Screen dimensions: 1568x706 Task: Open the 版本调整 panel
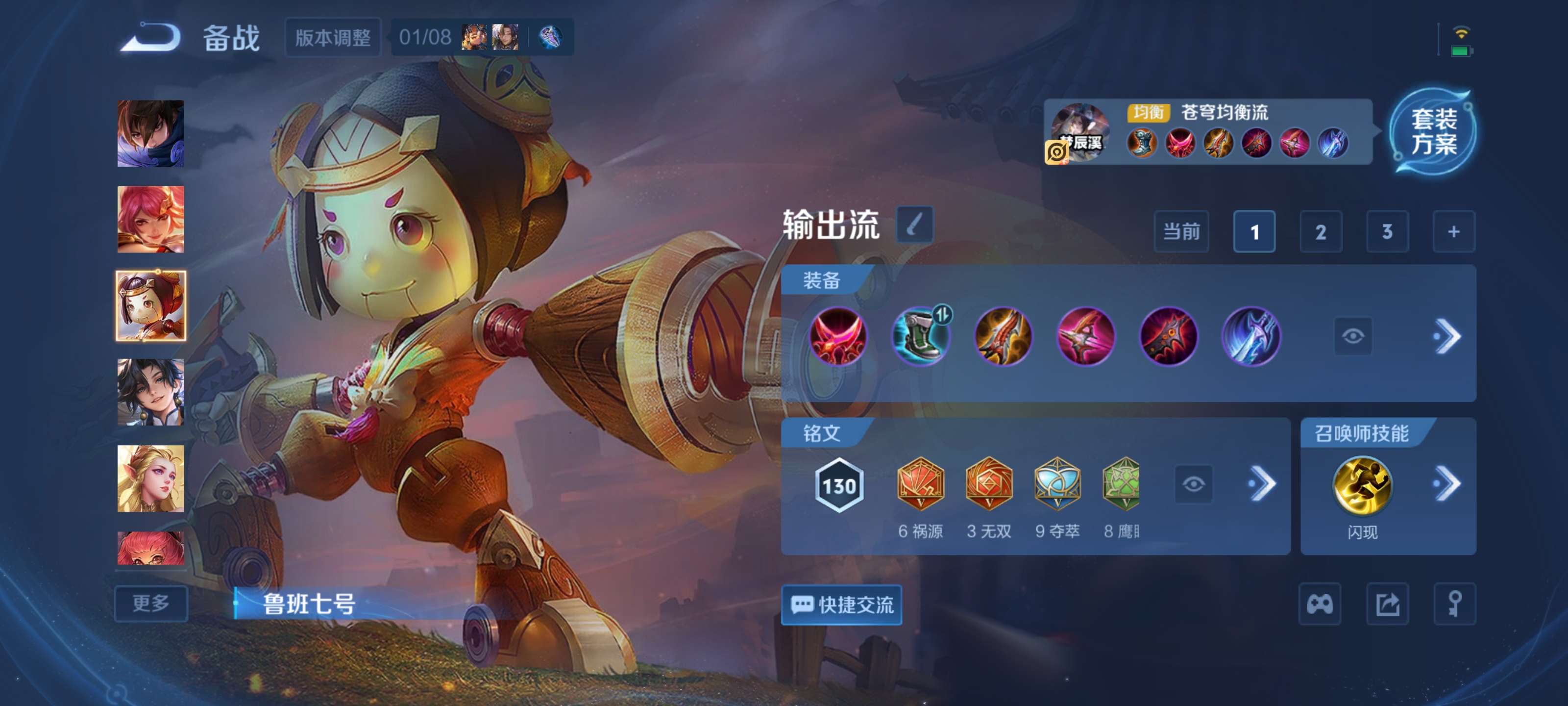333,37
